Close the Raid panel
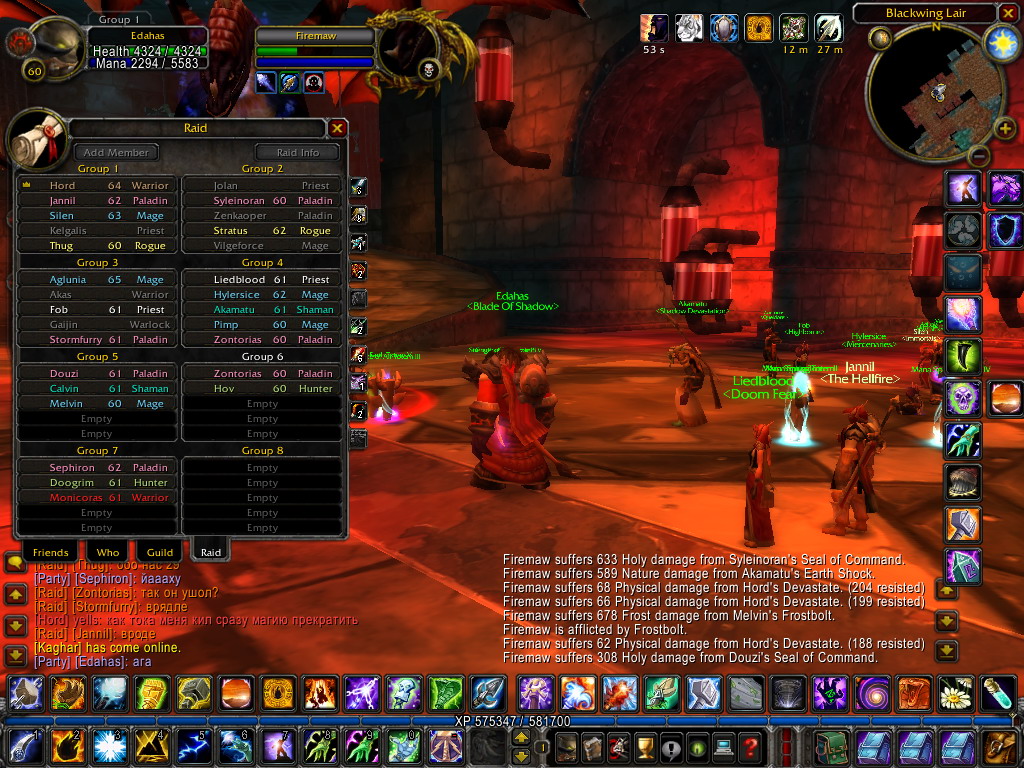Screen dimensions: 1024x768 coord(338,128)
